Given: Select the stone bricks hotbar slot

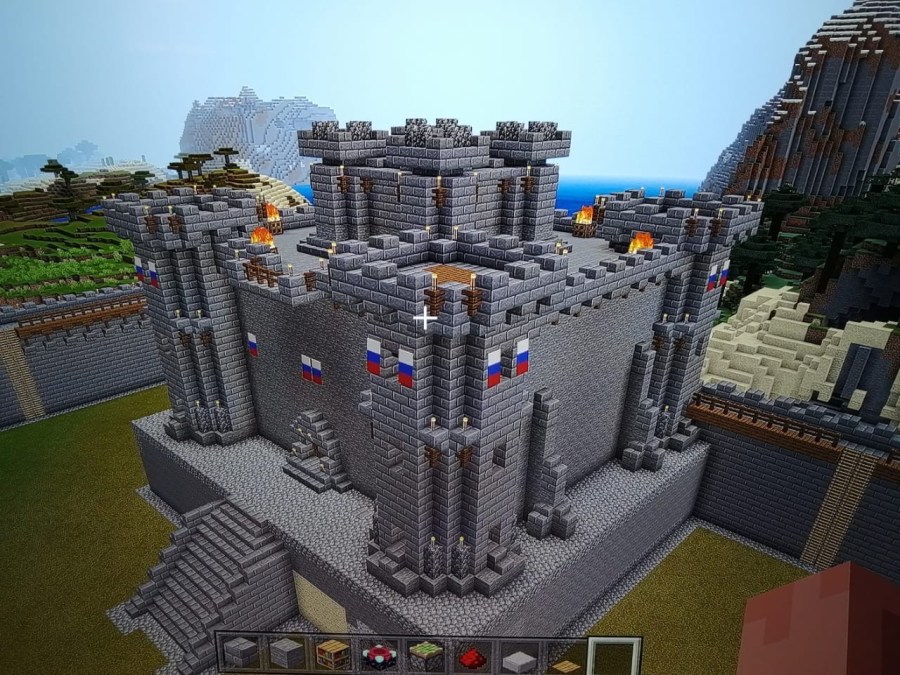Looking at the screenshot, I should pyautogui.click(x=240, y=655).
